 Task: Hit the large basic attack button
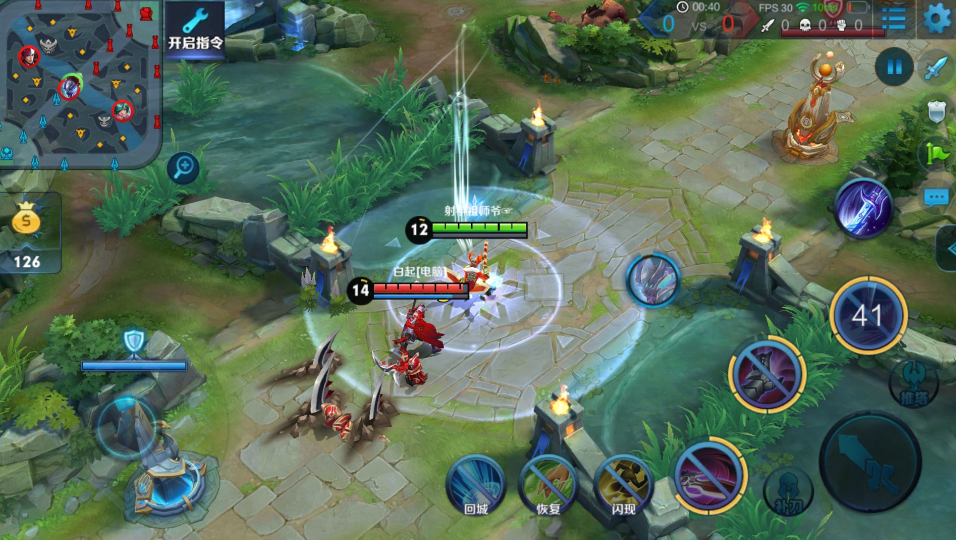(x=869, y=461)
